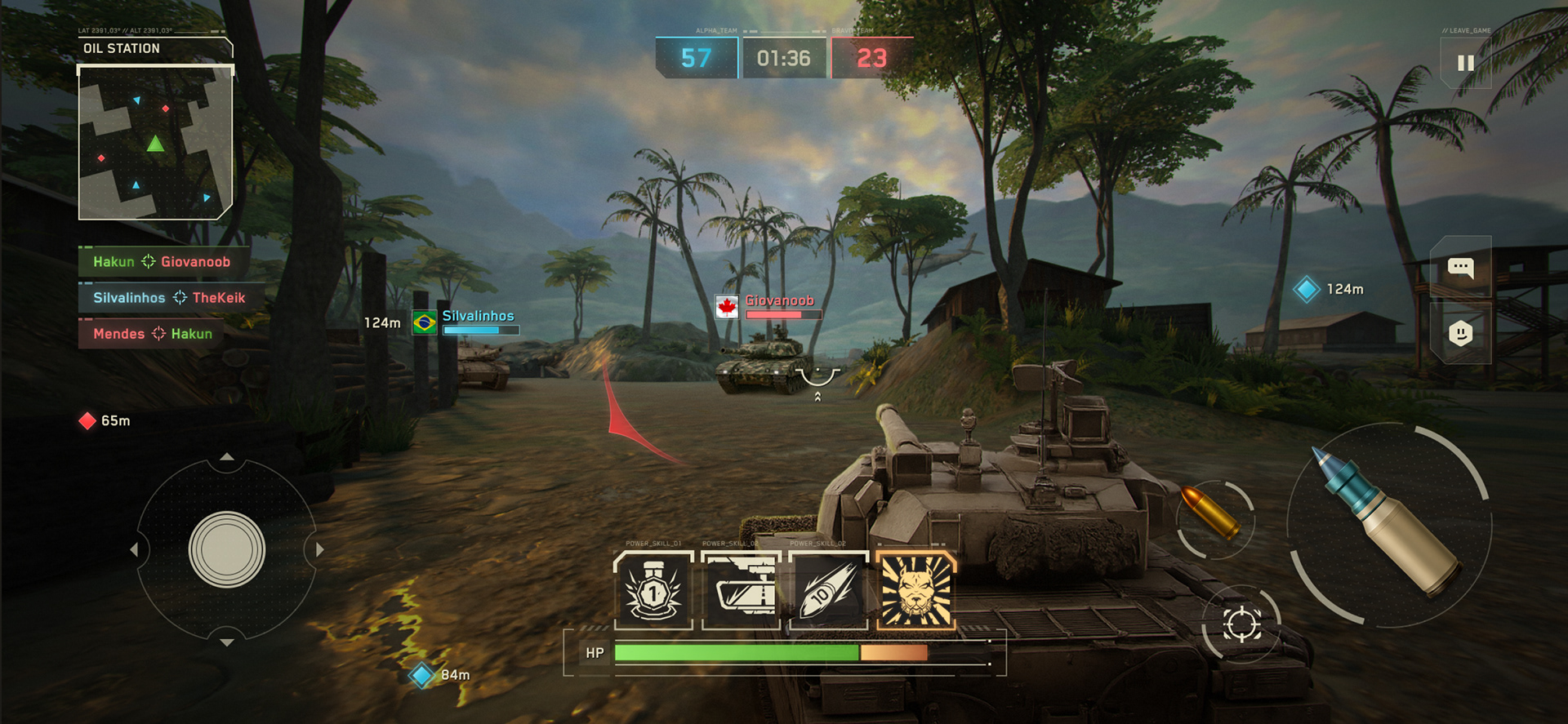Activate the rocket shell power skill
This screenshot has height=724, width=1568.
pos(828,590)
